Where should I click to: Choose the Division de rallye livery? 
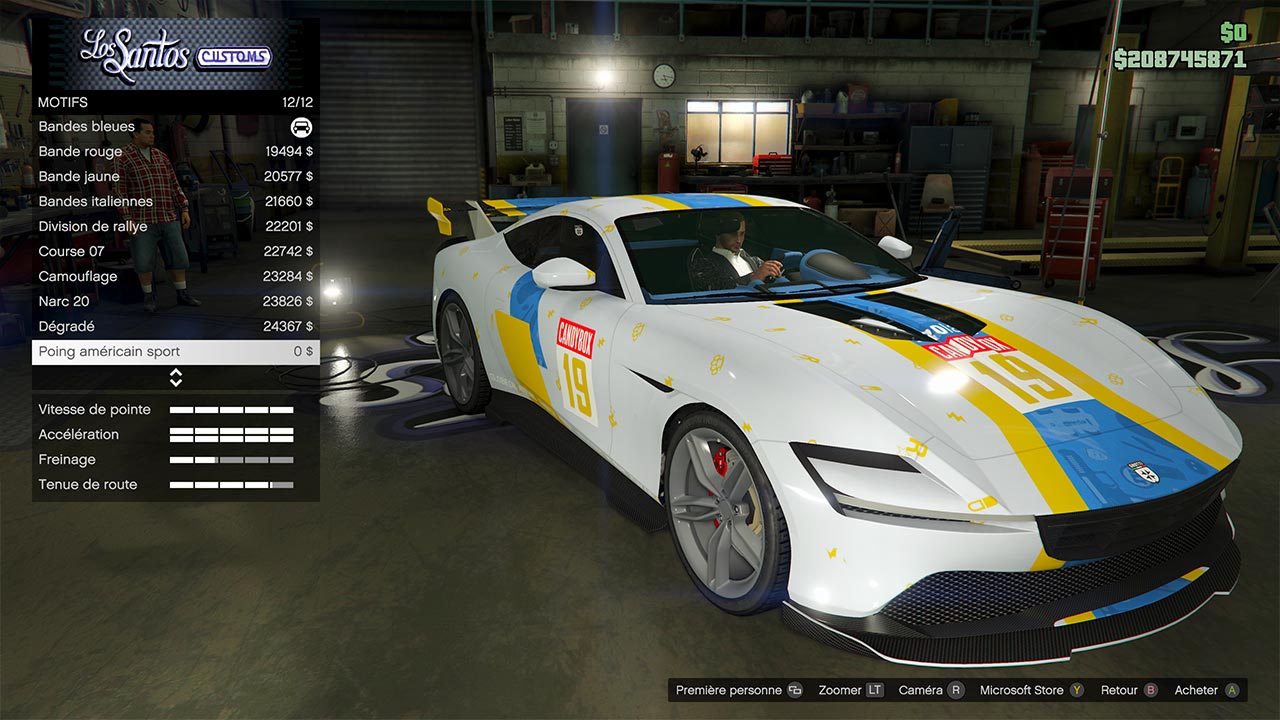(x=175, y=227)
